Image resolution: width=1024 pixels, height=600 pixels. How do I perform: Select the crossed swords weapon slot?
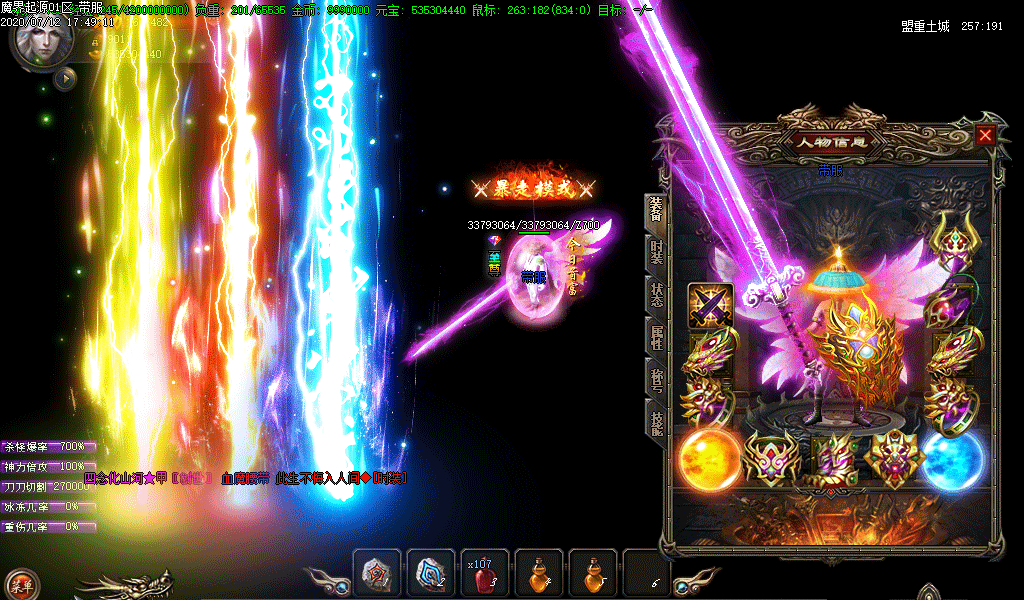pos(710,305)
